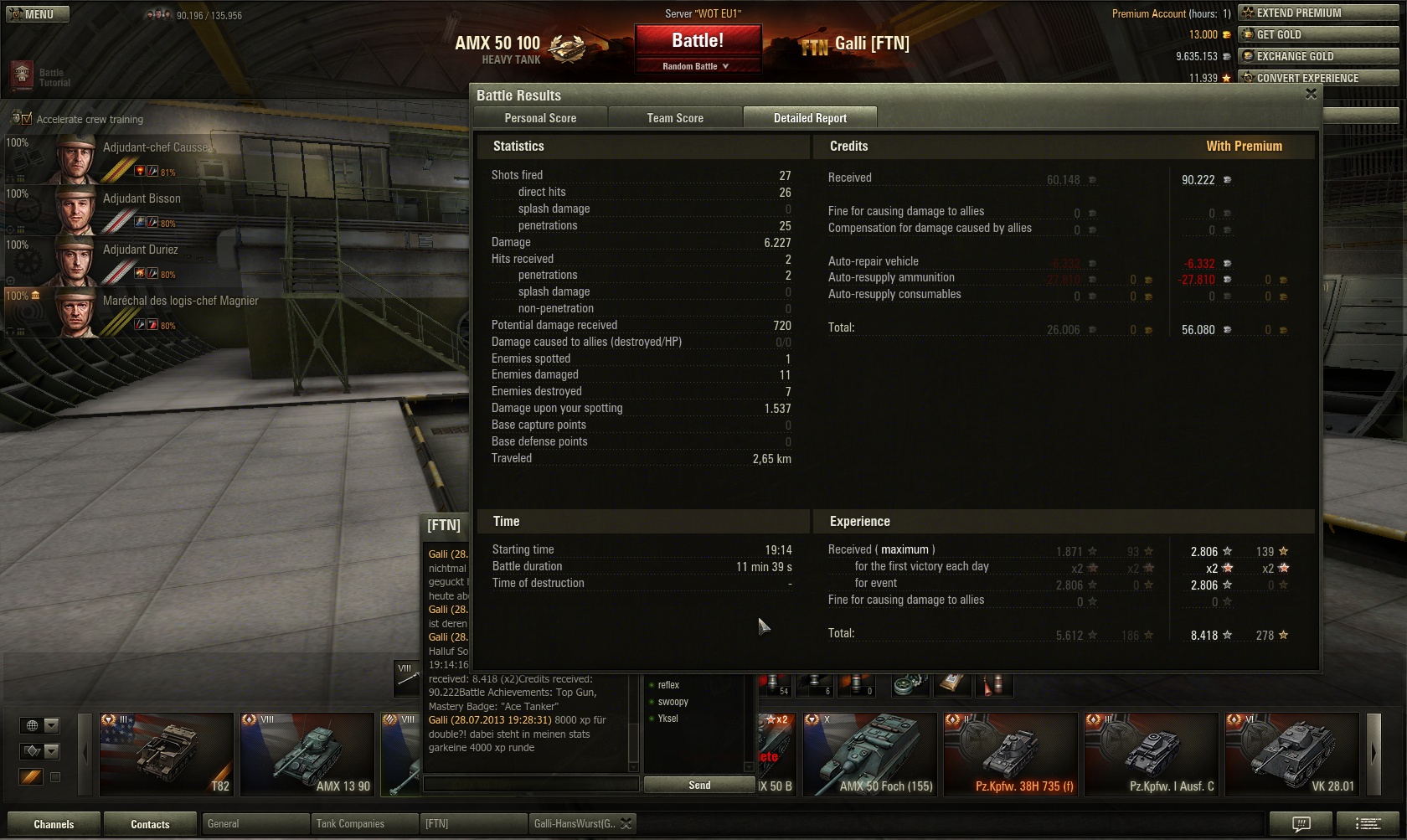Open the Get Gold shop
The width and height of the screenshot is (1407, 840).
click(x=1318, y=34)
